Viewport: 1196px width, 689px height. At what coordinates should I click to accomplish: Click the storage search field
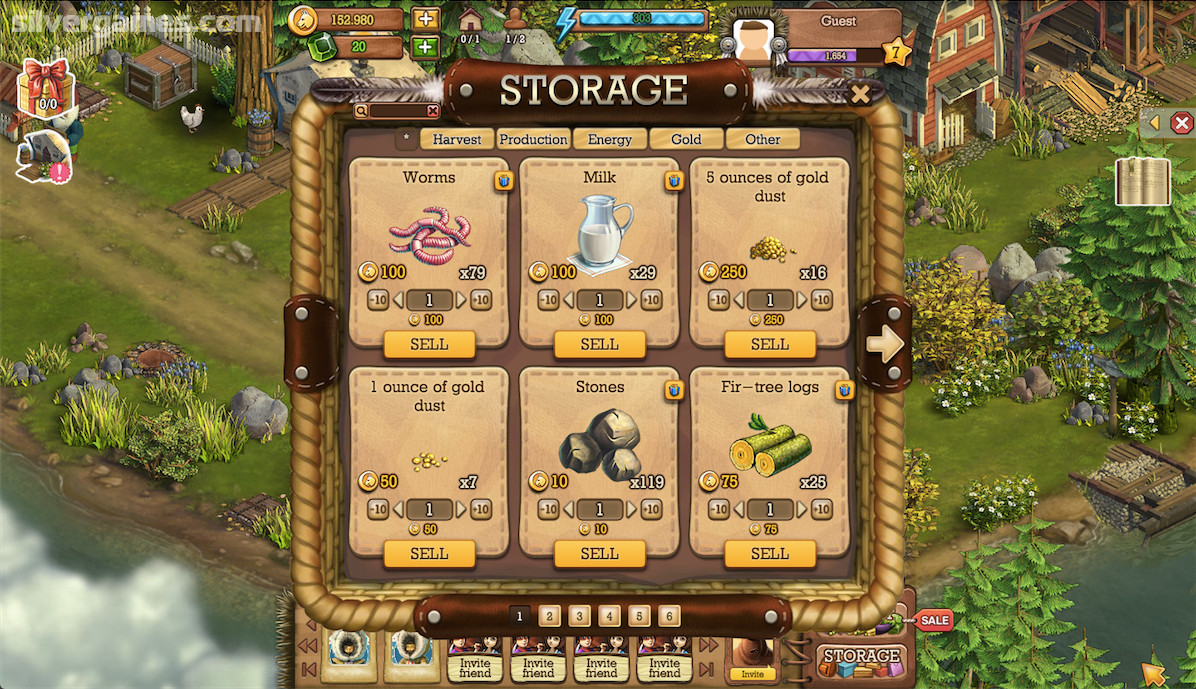click(397, 112)
